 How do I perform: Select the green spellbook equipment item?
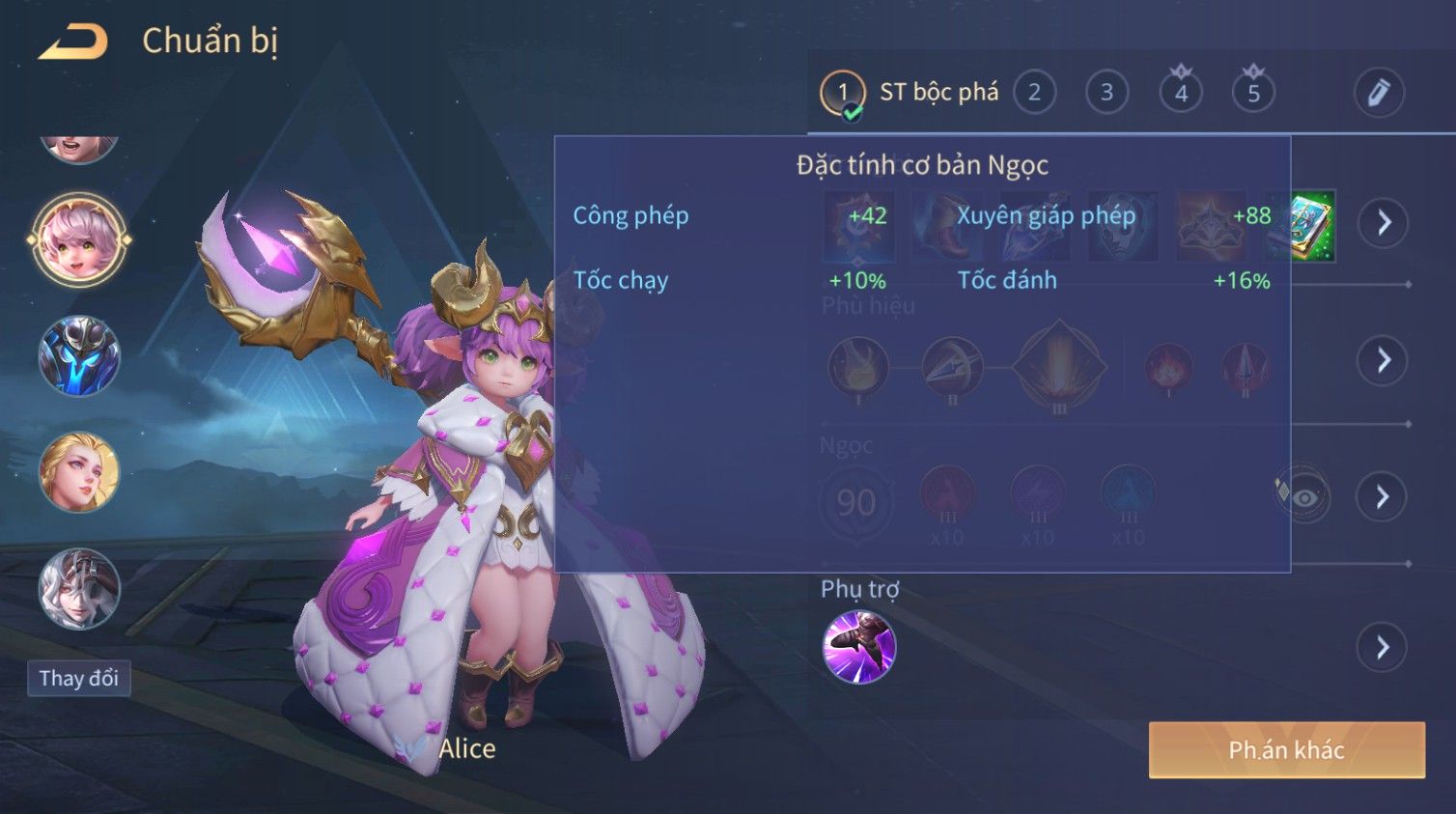point(1309,226)
